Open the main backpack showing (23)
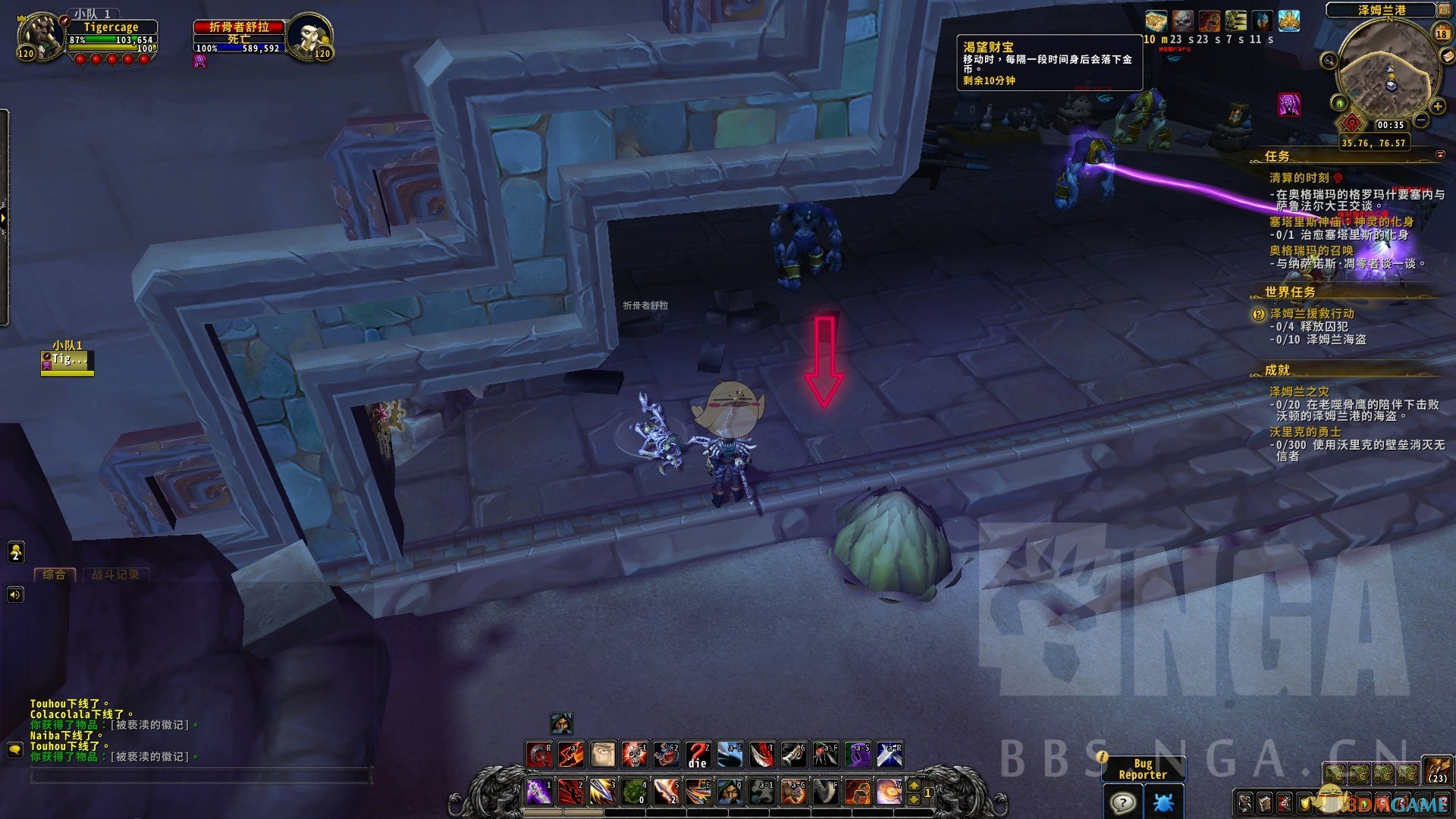 pos(1436,770)
